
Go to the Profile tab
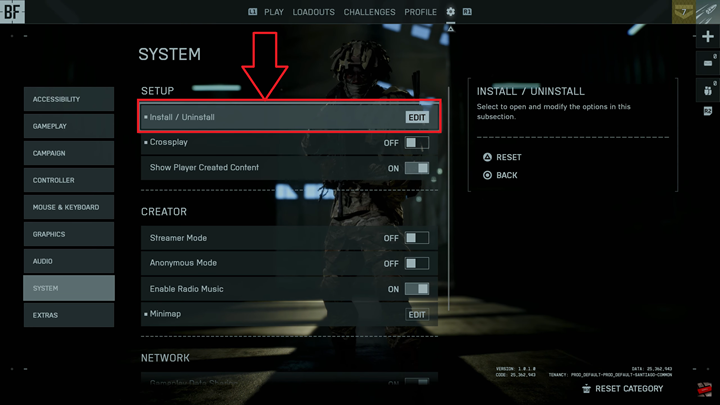(421, 12)
